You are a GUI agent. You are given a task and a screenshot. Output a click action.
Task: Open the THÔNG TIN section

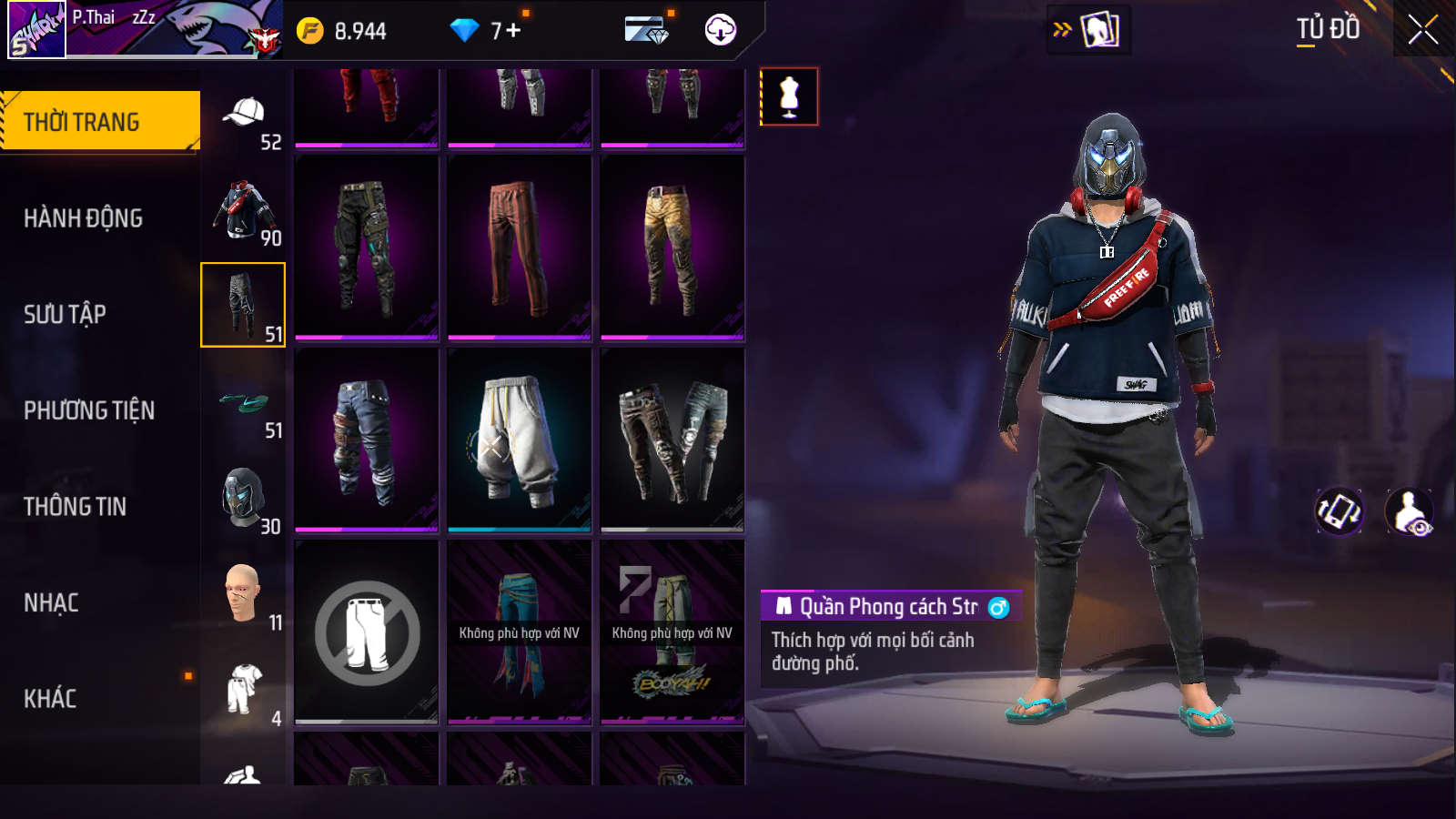[x=76, y=507]
